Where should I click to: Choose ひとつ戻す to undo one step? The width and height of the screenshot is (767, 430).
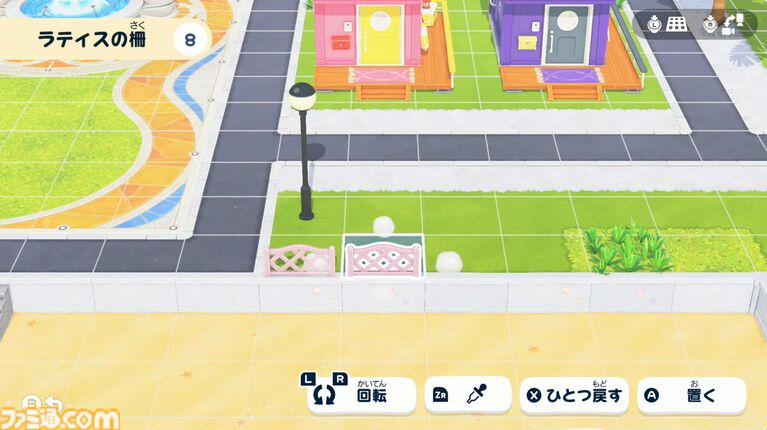click(575, 395)
